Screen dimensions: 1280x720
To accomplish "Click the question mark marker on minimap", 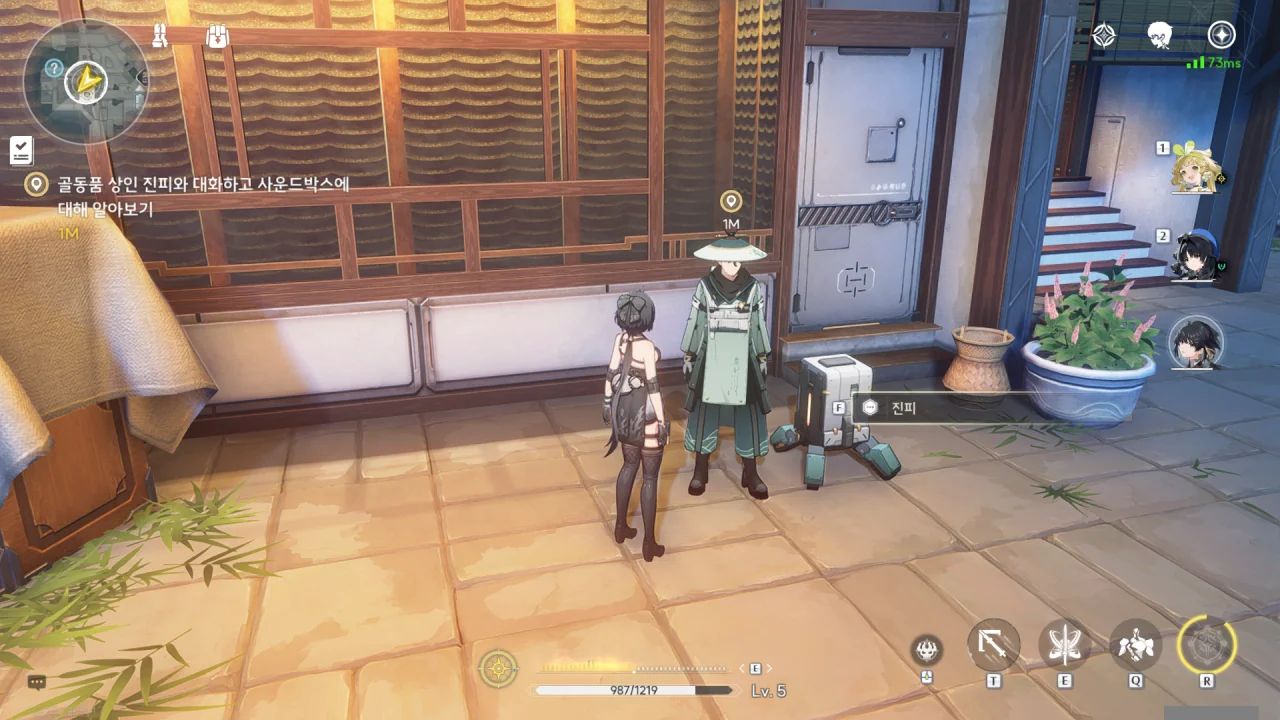I will coord(54,68).
